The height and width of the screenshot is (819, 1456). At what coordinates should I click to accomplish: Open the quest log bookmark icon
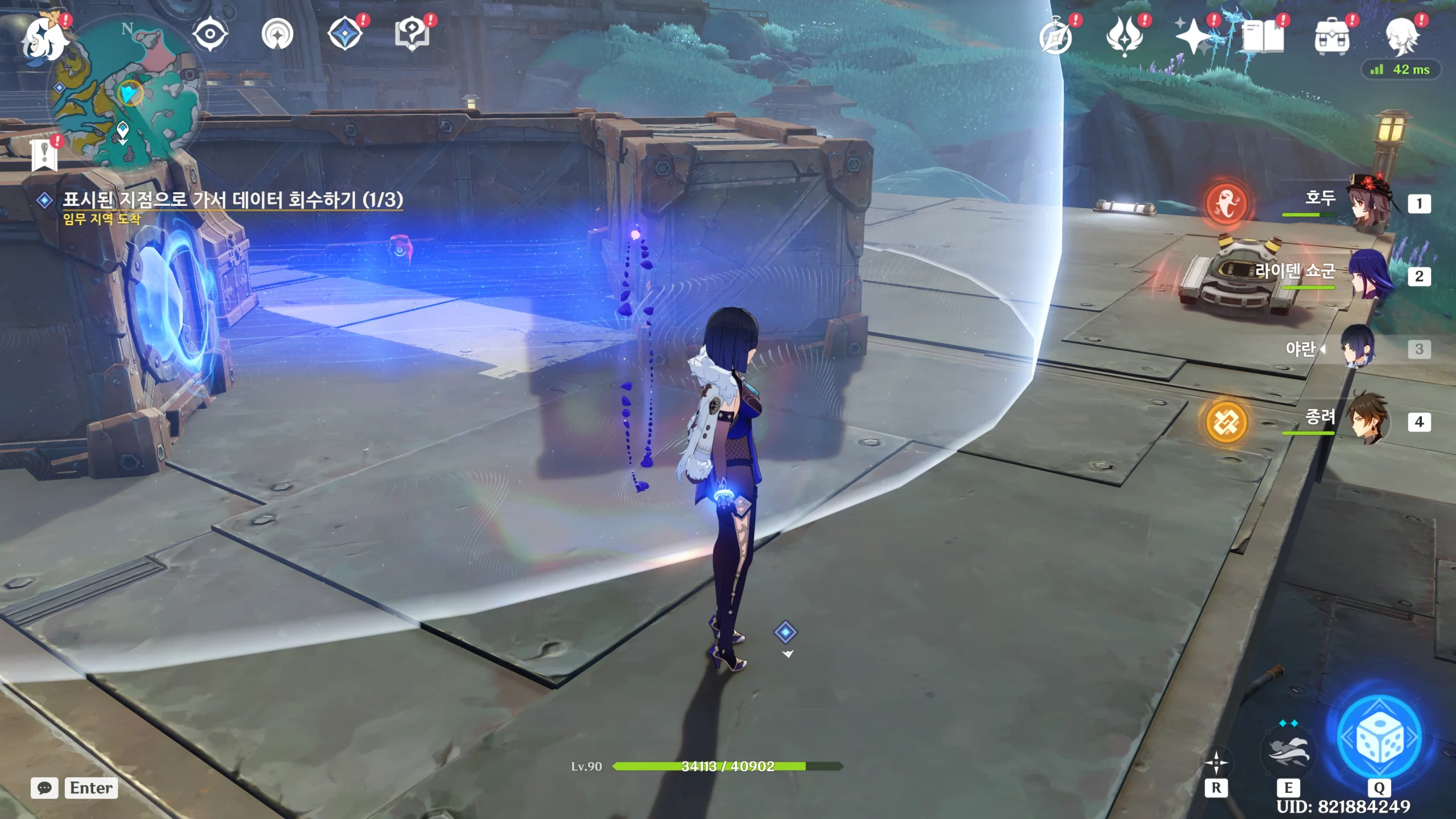click(45, 155)
